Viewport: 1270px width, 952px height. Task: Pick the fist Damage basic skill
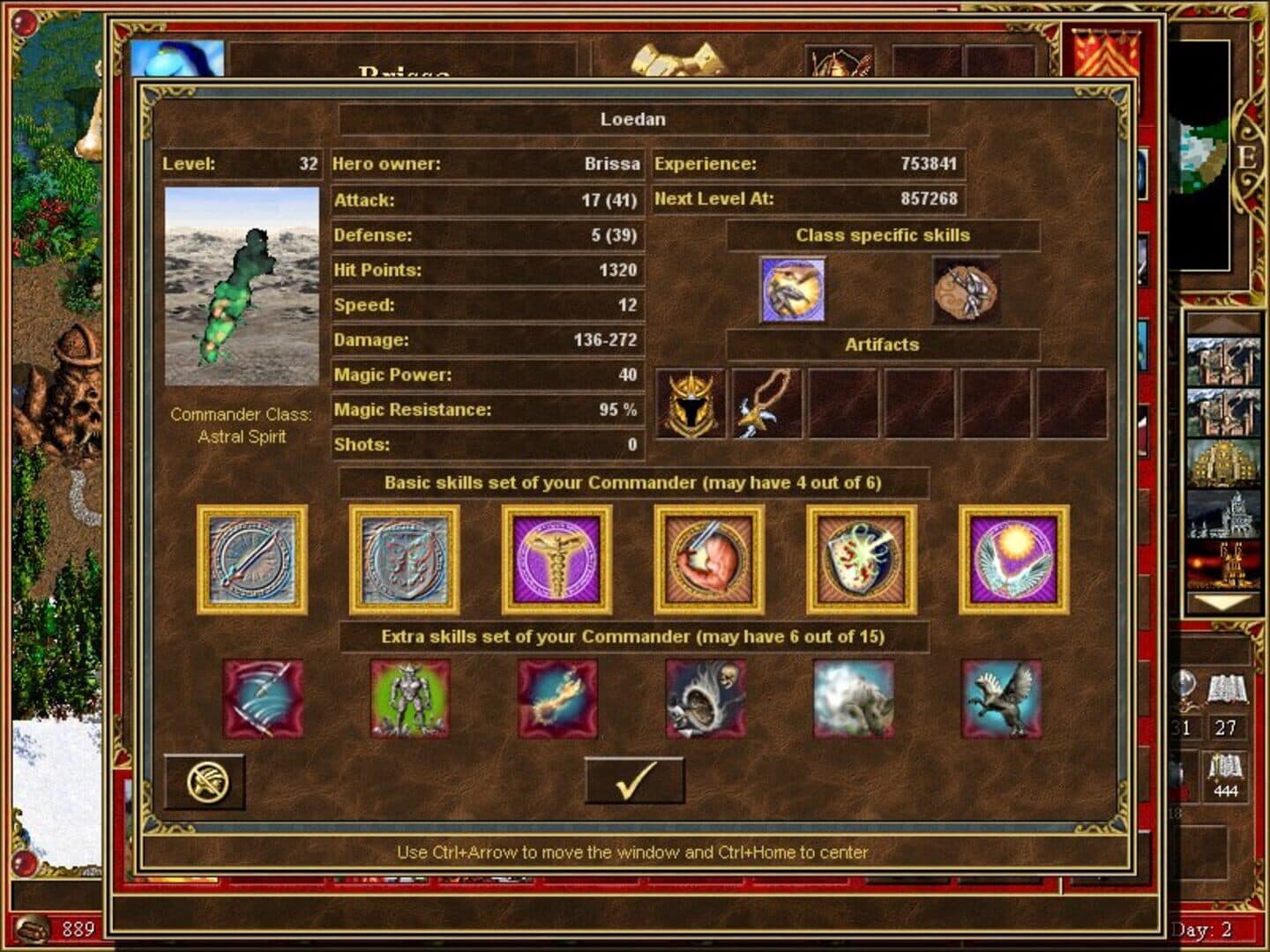709,560
